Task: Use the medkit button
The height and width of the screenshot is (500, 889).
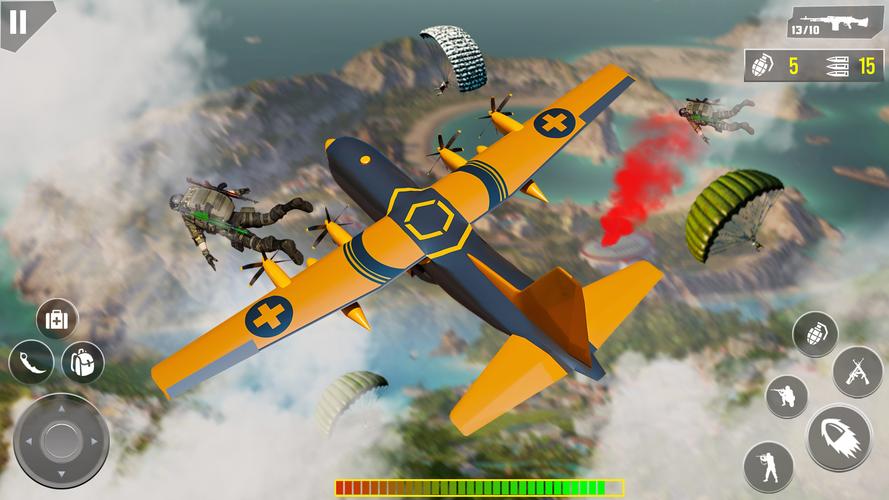Action: click(x=57, y=320)
